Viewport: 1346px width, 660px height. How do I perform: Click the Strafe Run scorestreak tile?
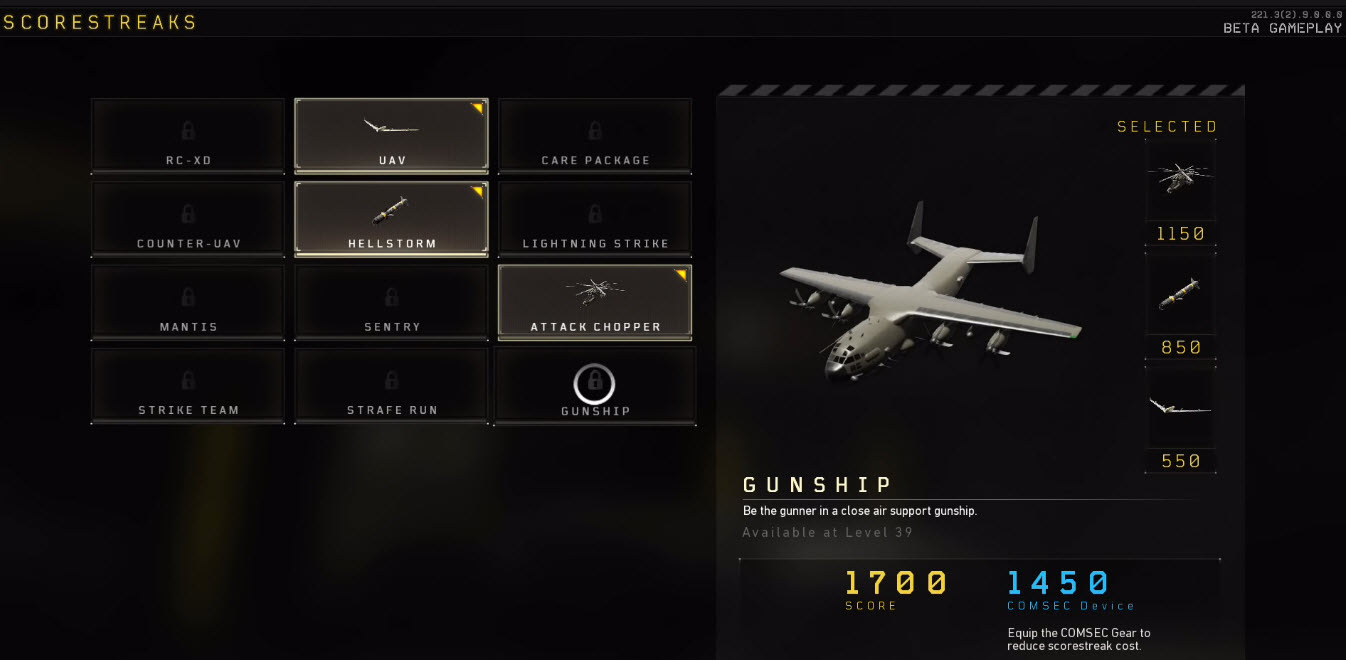pyautogui.click(x=391, y=385)
